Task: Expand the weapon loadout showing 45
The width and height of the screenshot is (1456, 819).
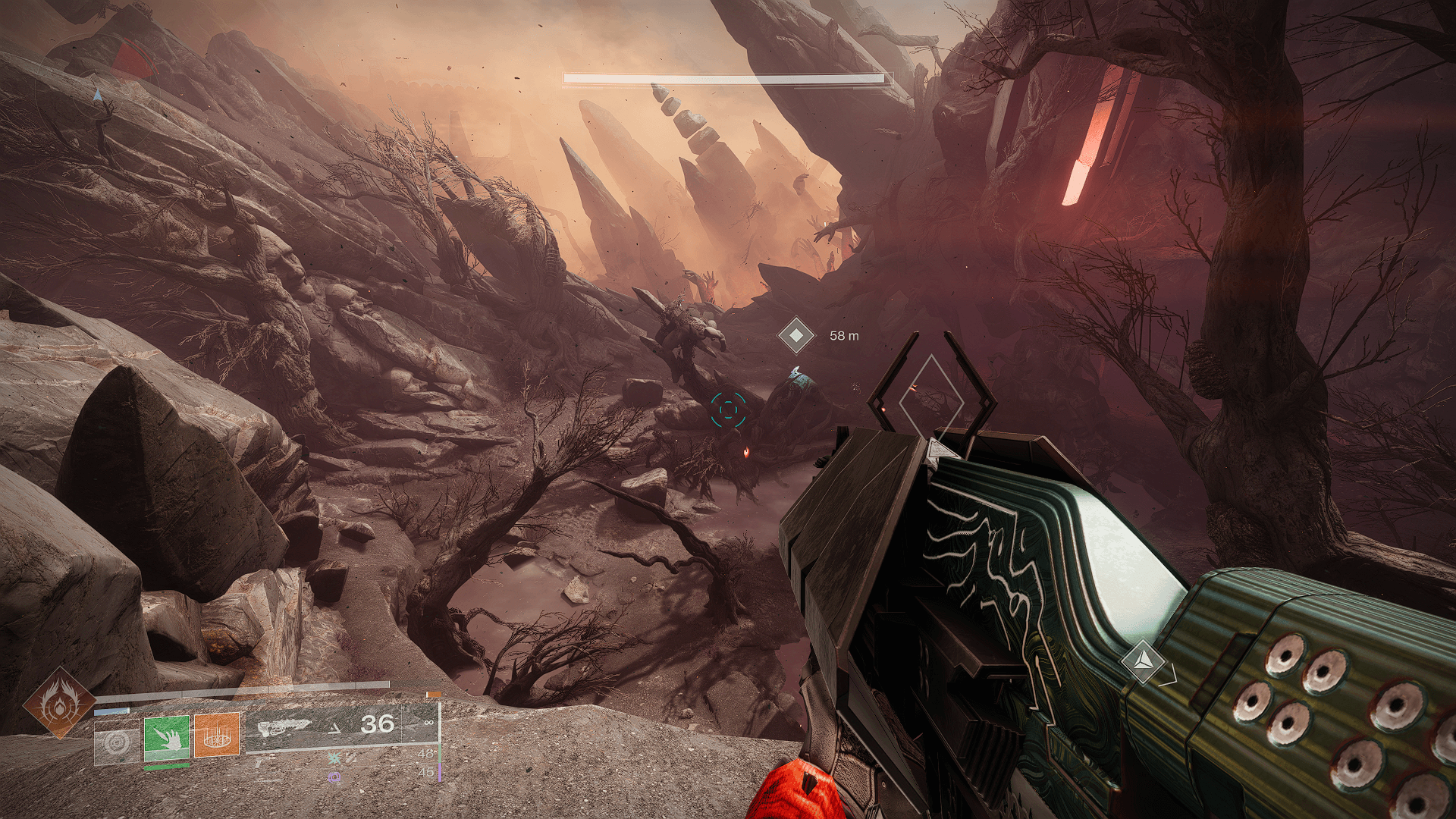Action: (426, 771)
